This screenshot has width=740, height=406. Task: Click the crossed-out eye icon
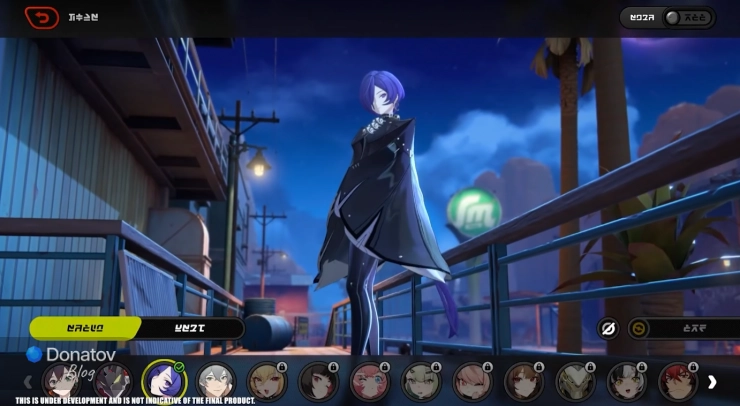[607, 328]
